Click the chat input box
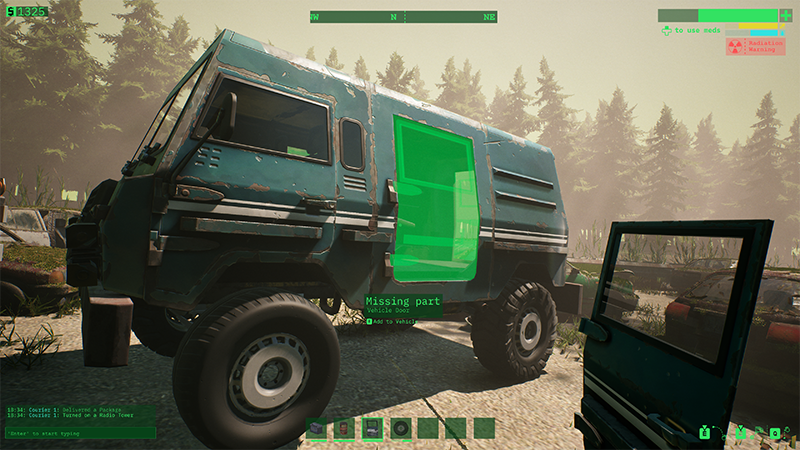The width and height of the screenshot is (800, 450). coord(78,433)
